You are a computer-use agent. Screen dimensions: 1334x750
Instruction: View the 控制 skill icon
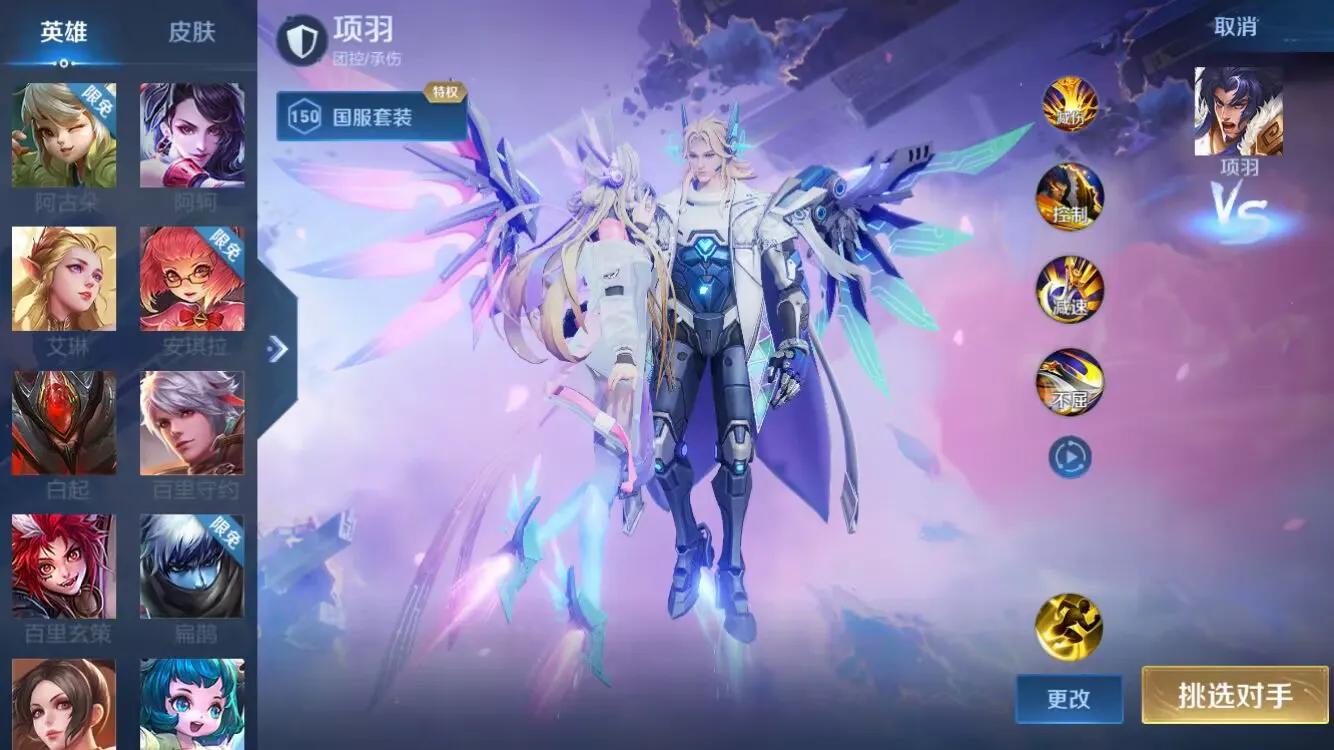point(1070,197)
